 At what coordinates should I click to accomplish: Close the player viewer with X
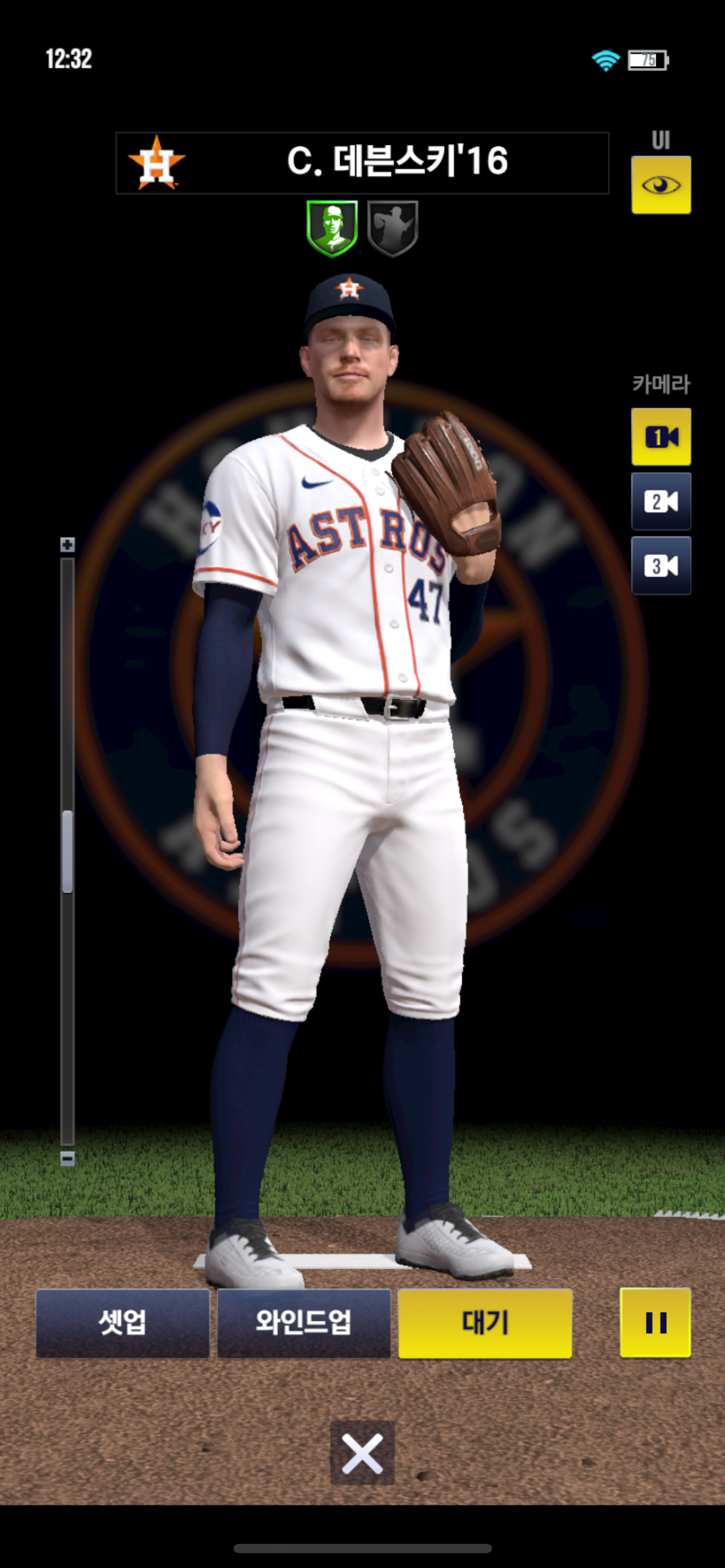coord(362,1453)
